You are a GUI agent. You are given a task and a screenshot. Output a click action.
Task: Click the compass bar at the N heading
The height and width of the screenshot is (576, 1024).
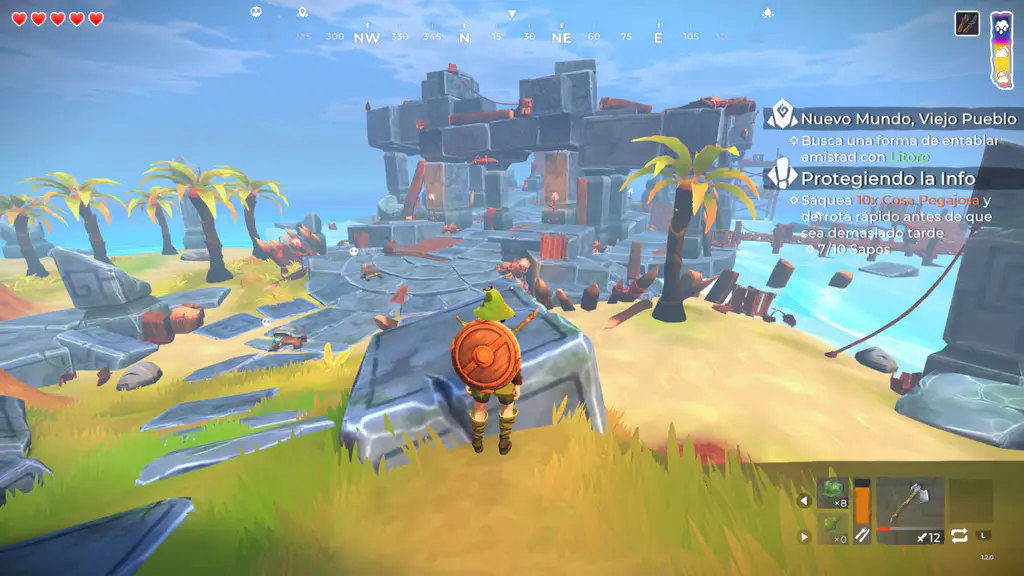click(x=464, y=37)
